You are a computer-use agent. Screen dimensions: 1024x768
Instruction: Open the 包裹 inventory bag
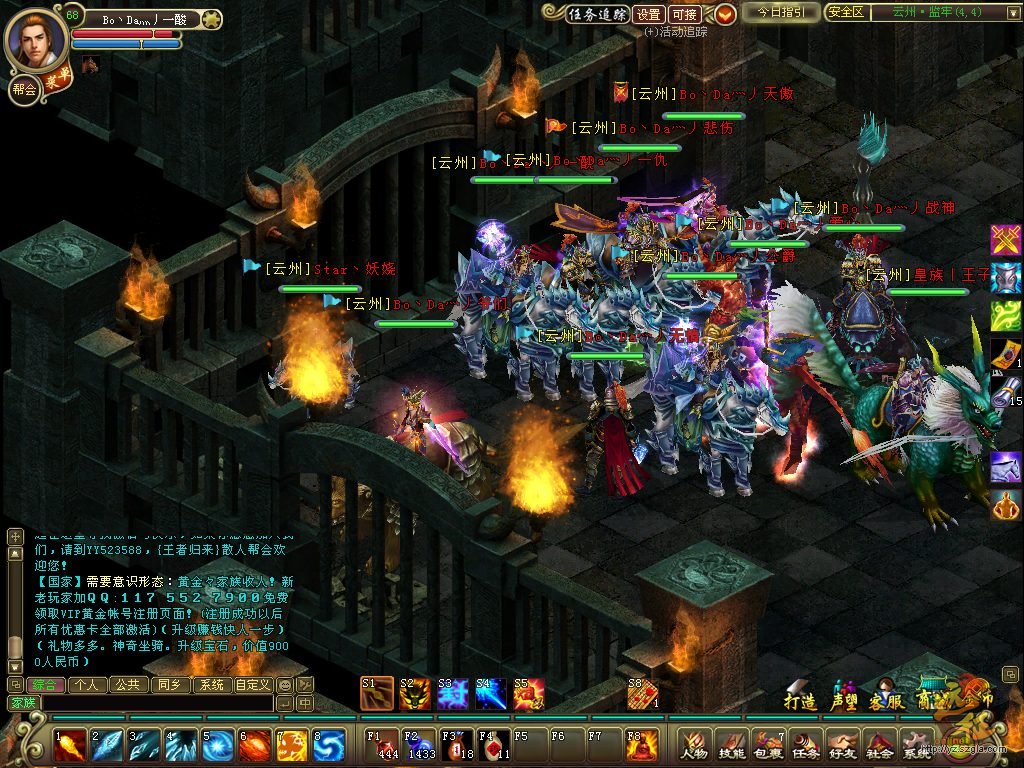pos(768,745)
